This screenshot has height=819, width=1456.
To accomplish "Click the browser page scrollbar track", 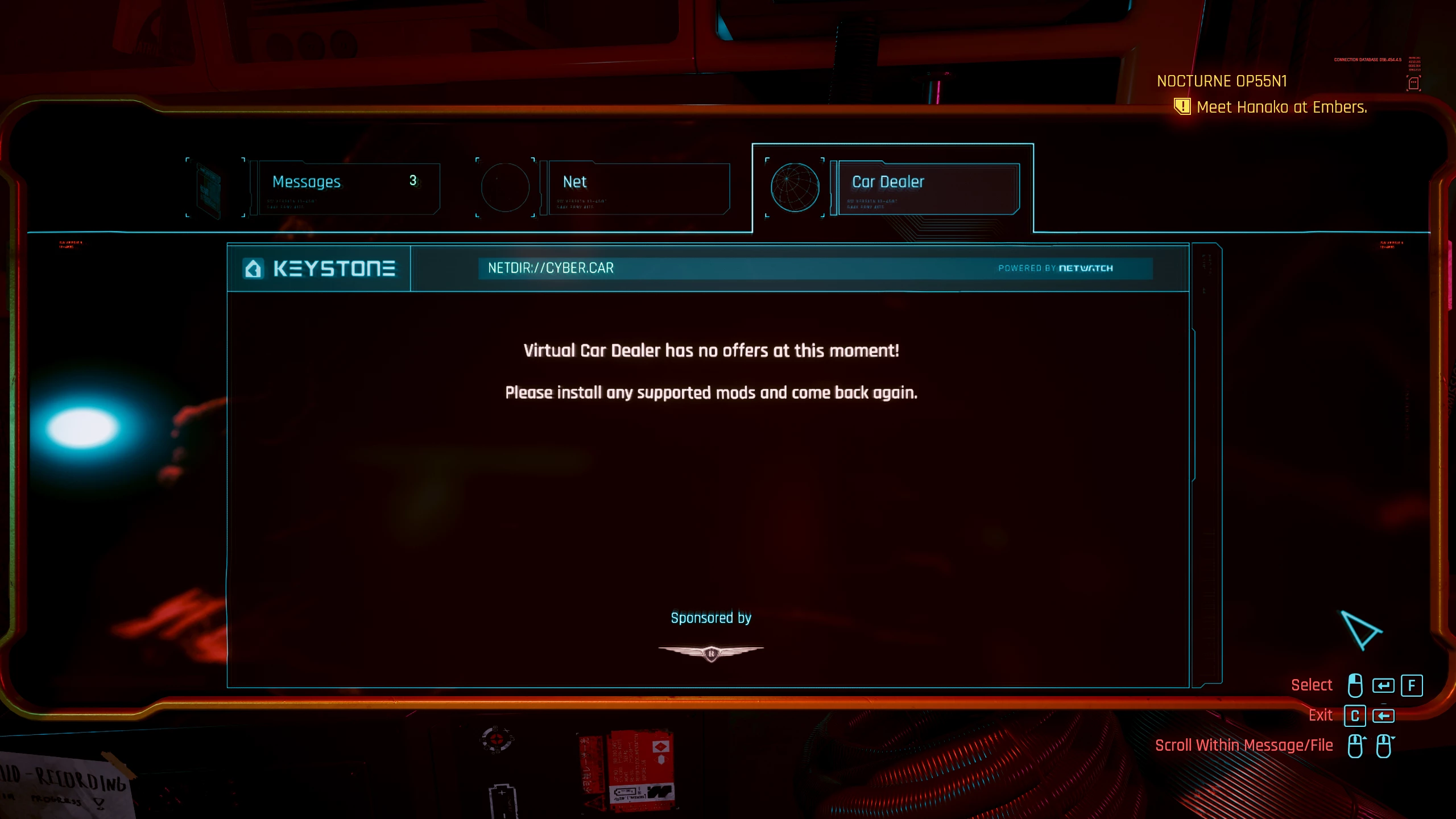I will (1206, 466).
